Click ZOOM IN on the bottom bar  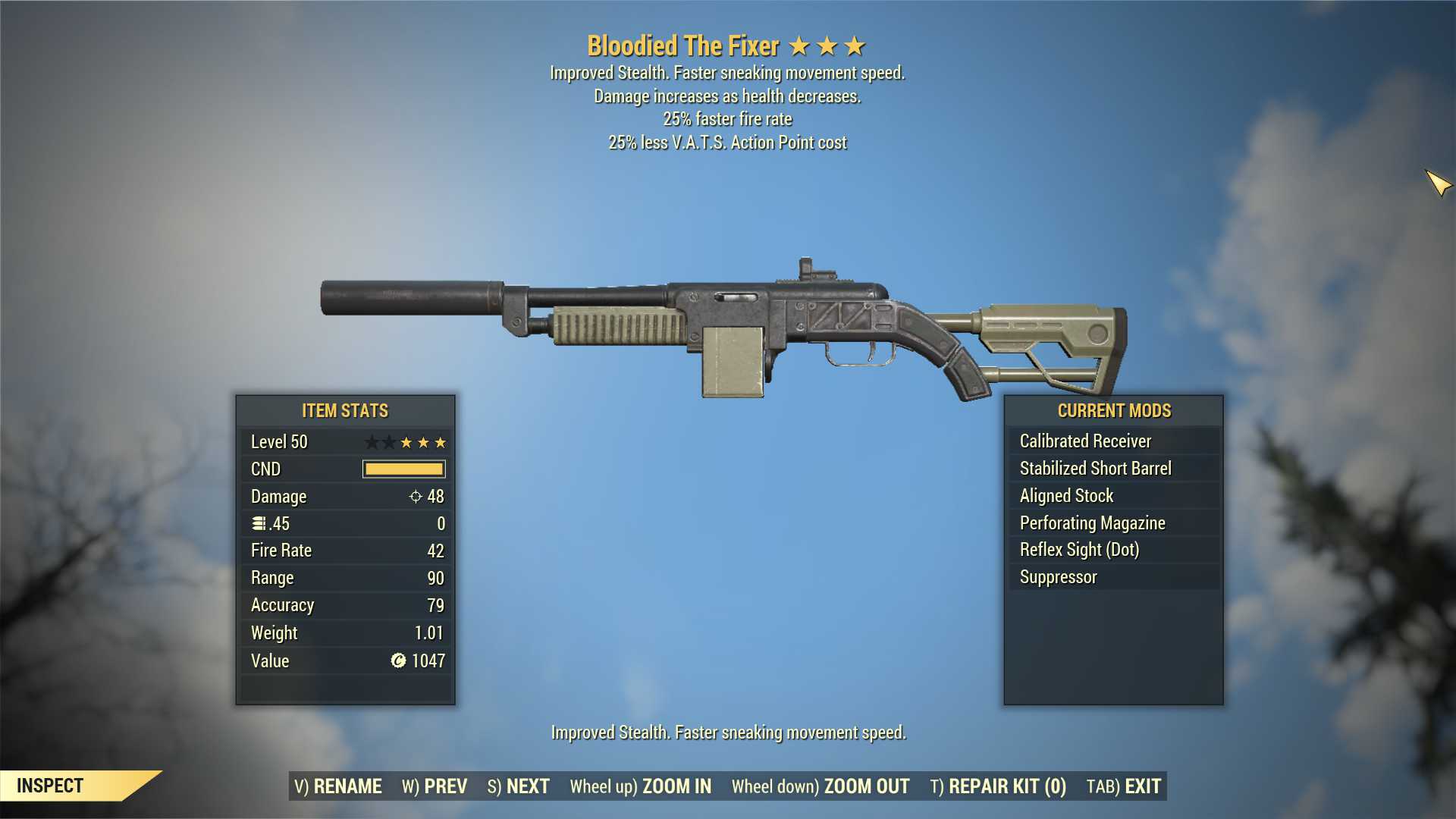point(641,786)
